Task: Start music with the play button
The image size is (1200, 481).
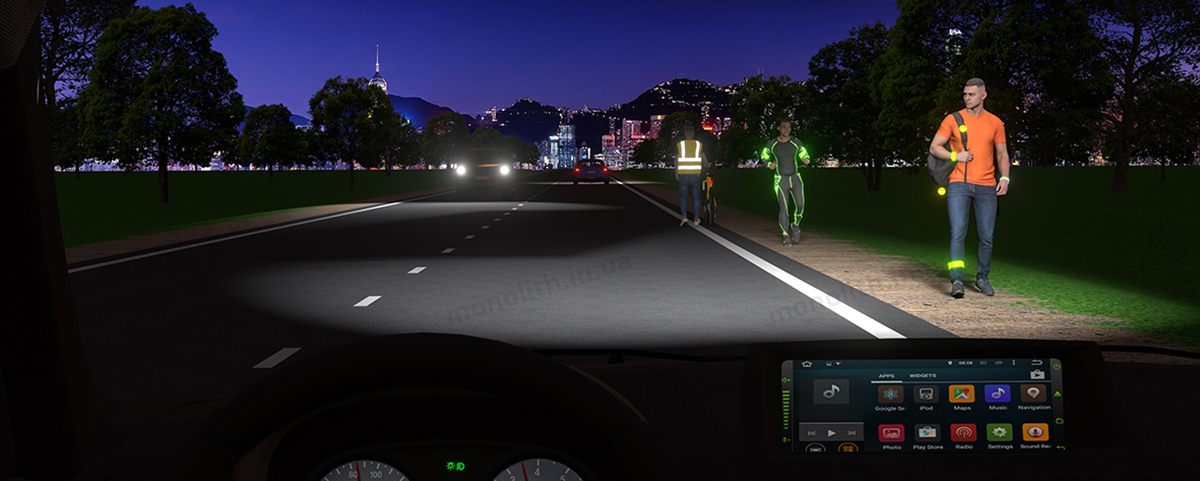Action: (x=831, y=433)
